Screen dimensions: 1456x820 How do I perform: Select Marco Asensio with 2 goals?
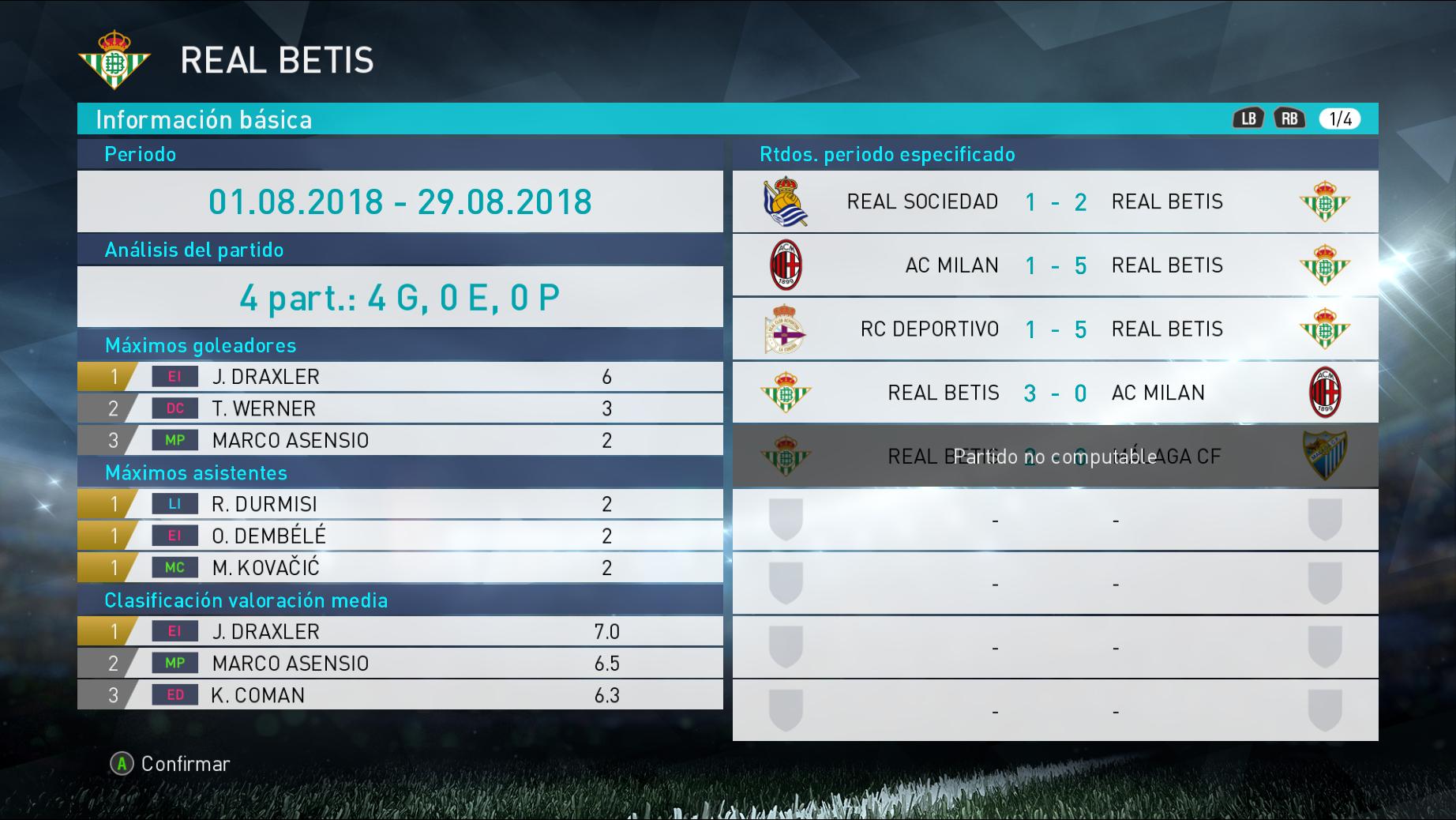tap(400, 440)
